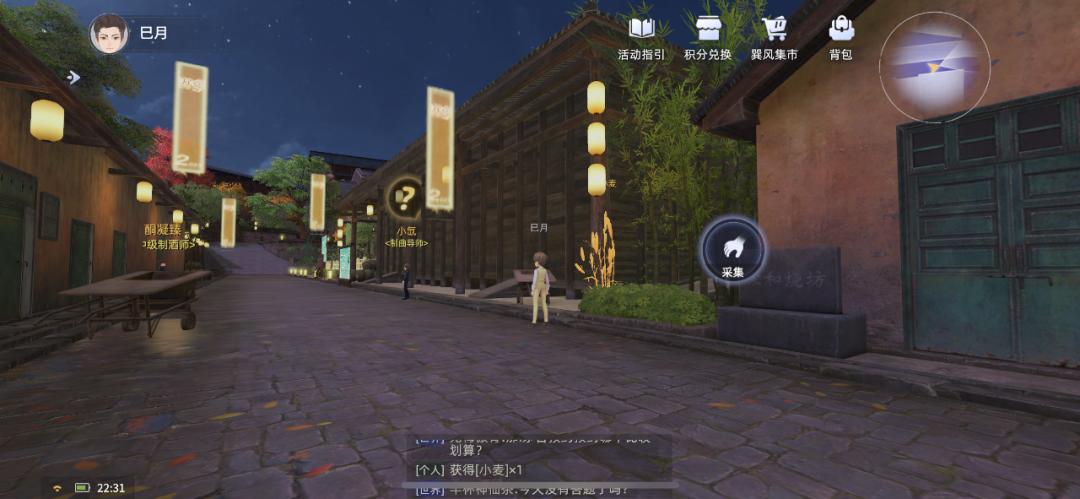Tap the 采集 gather button
The height and width of the screenshot is (499, 1080).
click(x=733, y=250)
